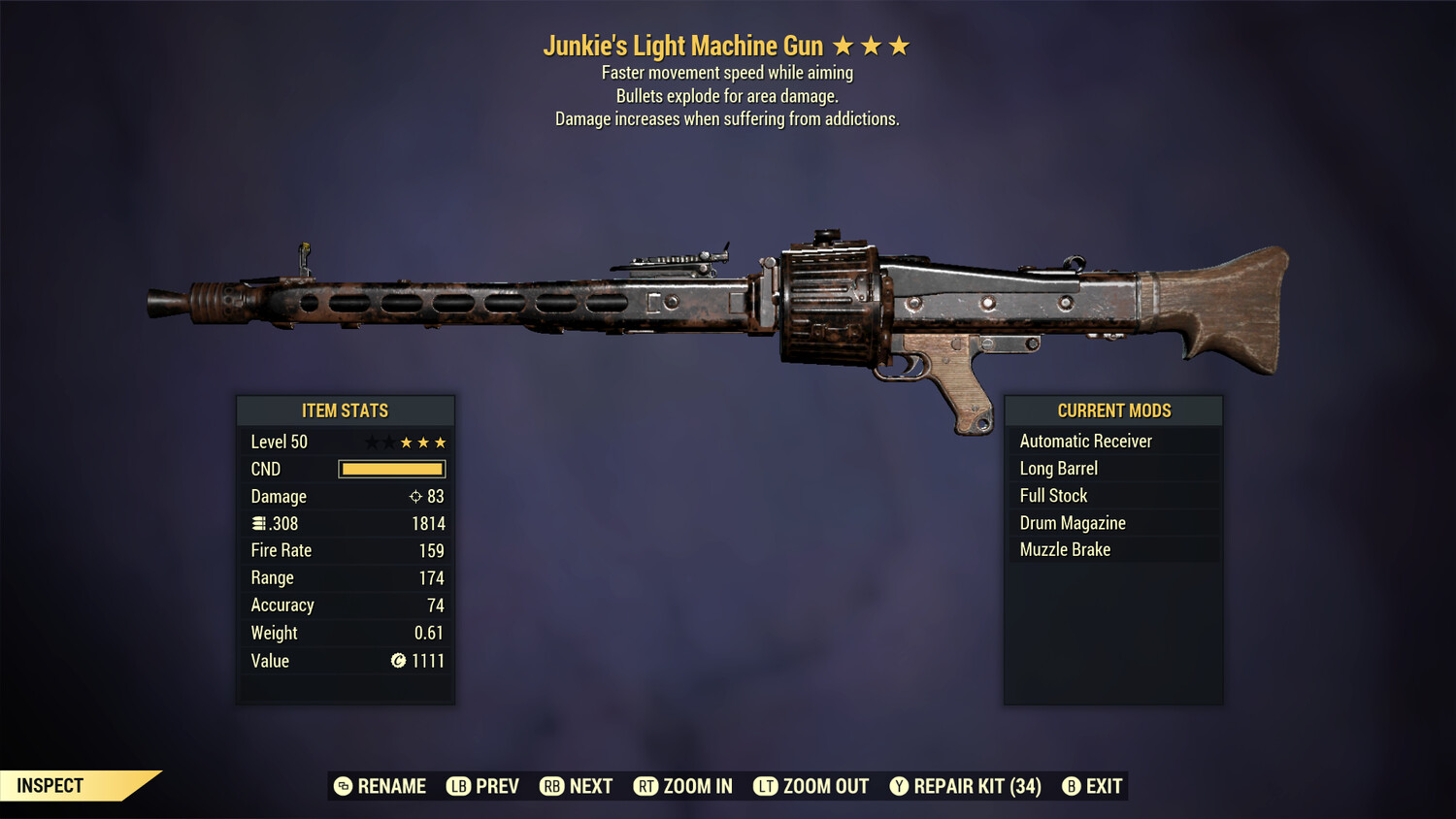The height and width of the screenshot is (819, 1456).
Task: Click the RENAME button
Action: (x=380, y=786)
